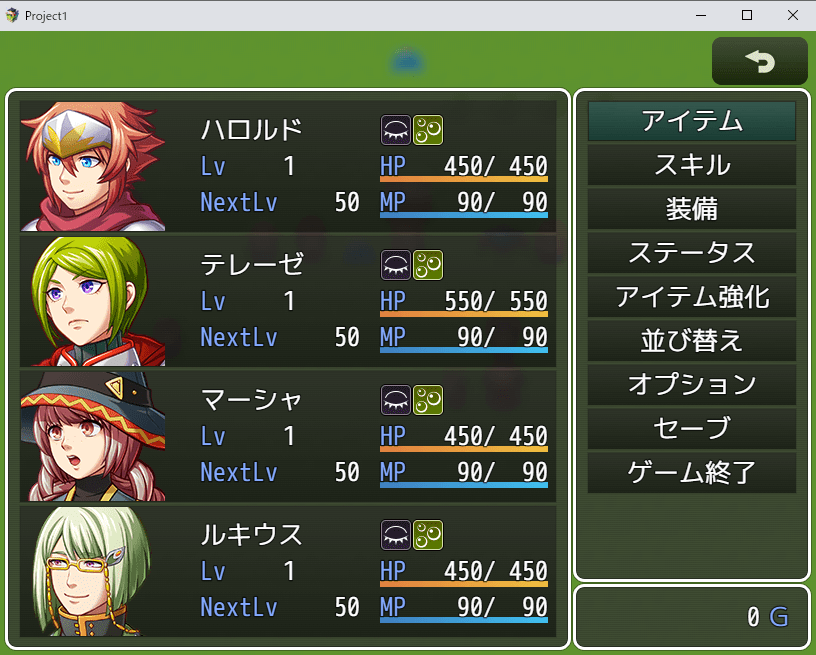
Task: Choose テレーゼ in the party list
Action: 288,301
